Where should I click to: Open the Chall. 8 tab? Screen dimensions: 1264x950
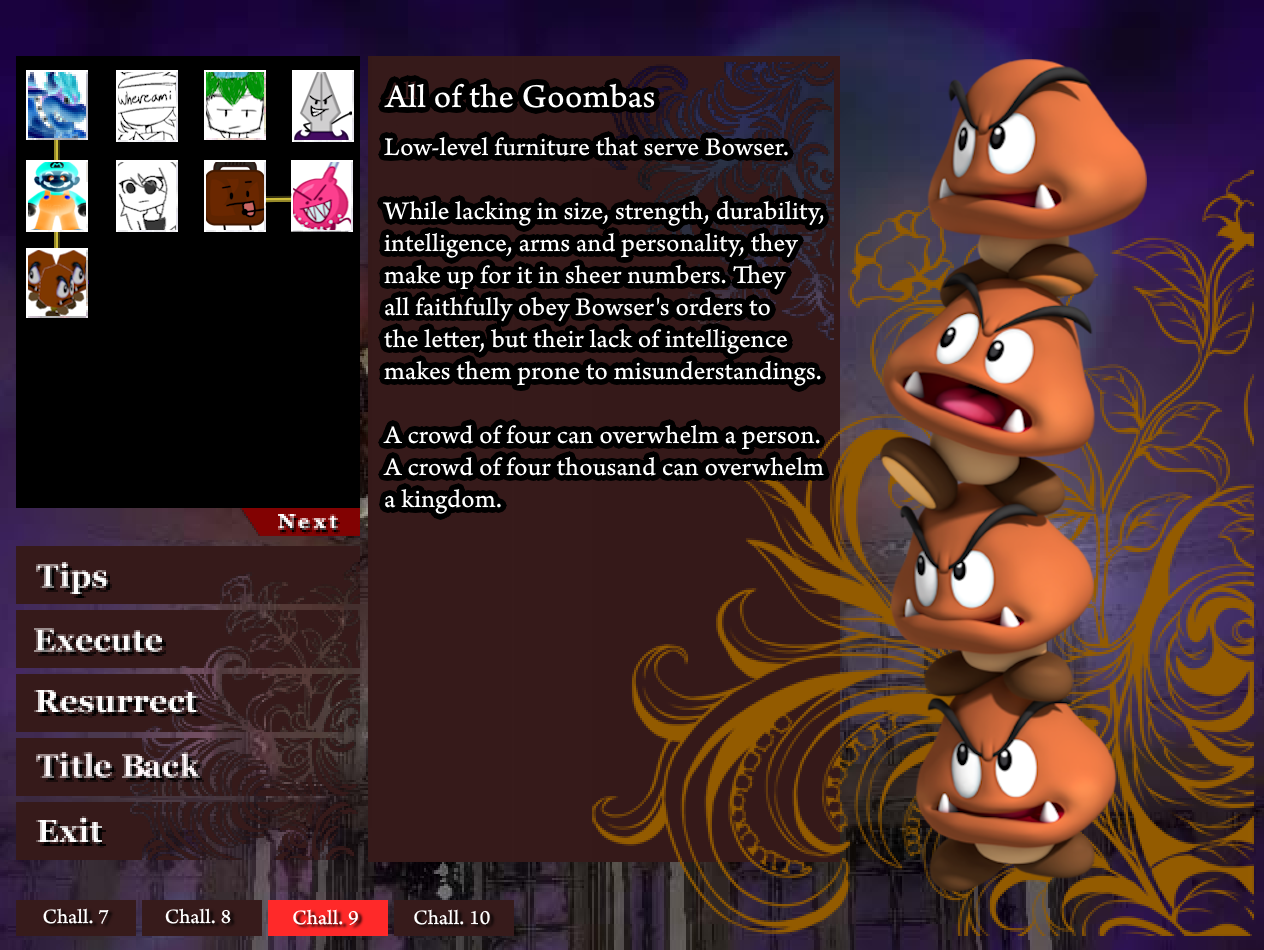click(x=198, y=917)
